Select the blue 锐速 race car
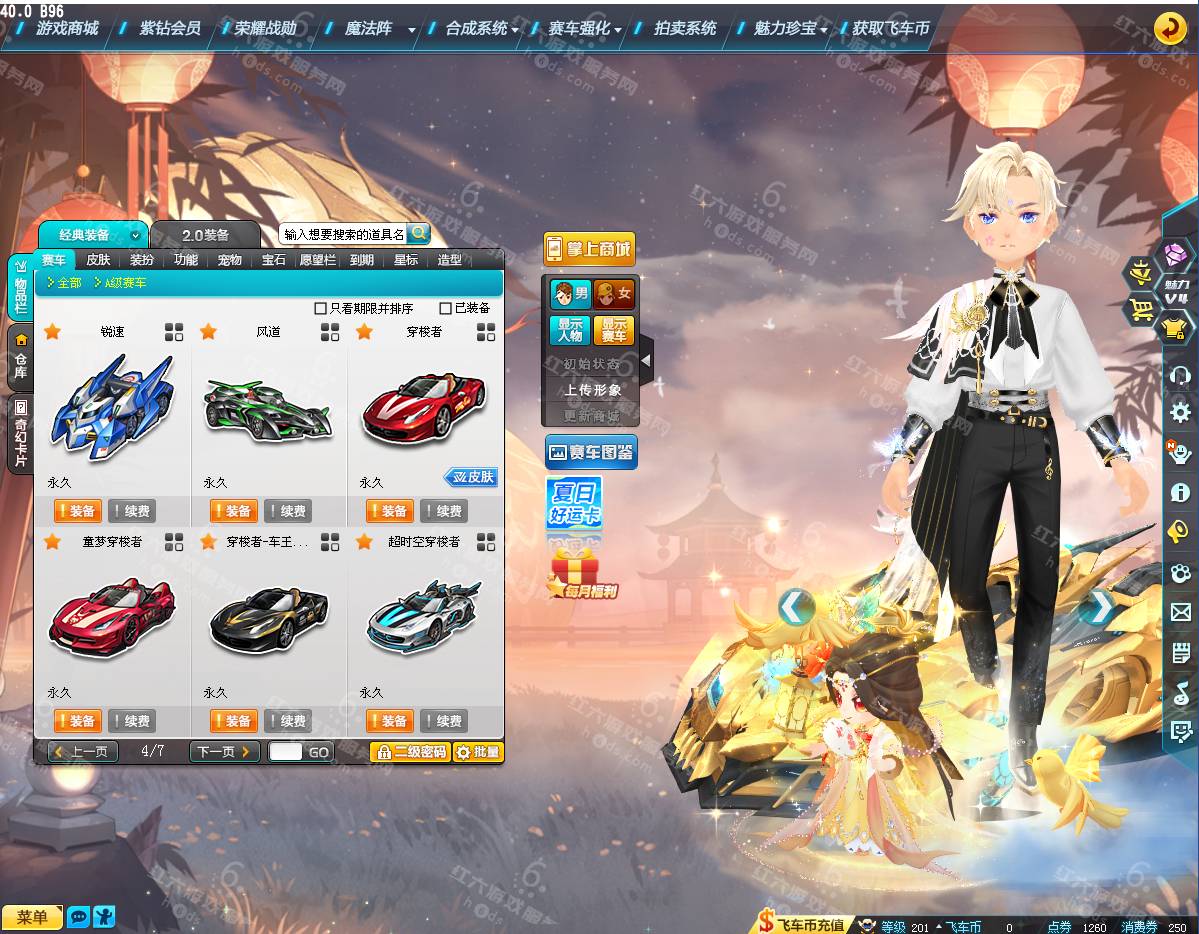Image resolution: width=1199 pixels, height=934 pixels. pyautogui.click(x=112, y=408)
